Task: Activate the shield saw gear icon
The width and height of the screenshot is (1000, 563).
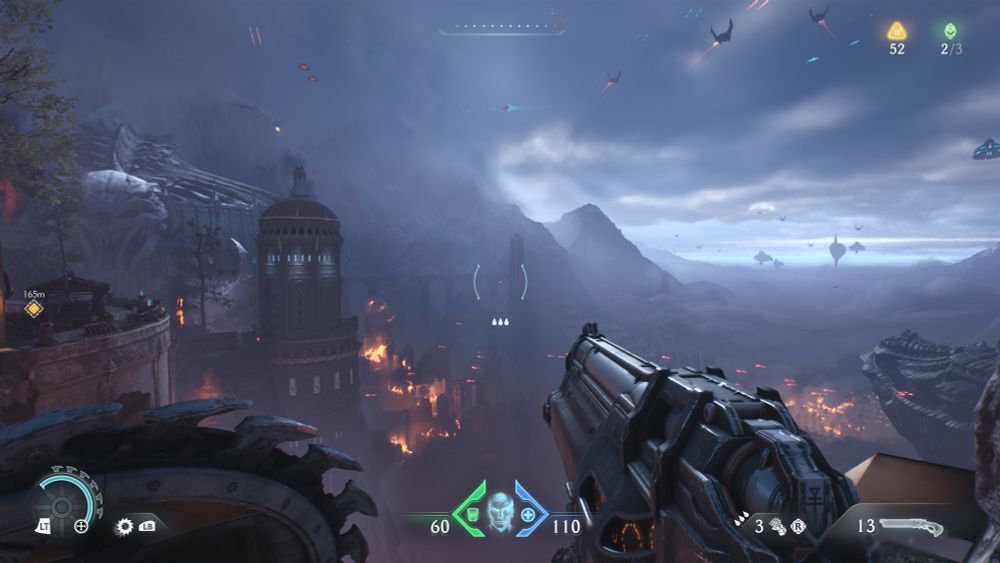Action: (x=125, y=525)
